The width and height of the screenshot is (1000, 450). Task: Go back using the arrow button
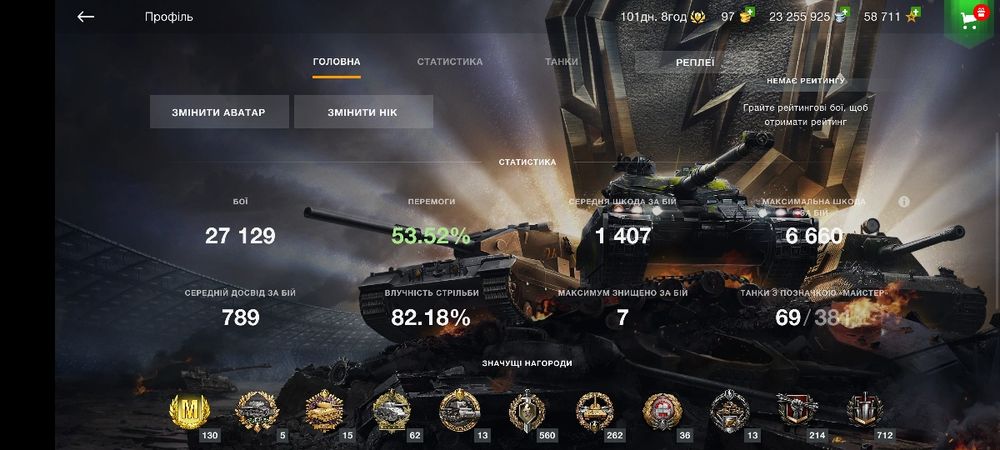point(86,17)
